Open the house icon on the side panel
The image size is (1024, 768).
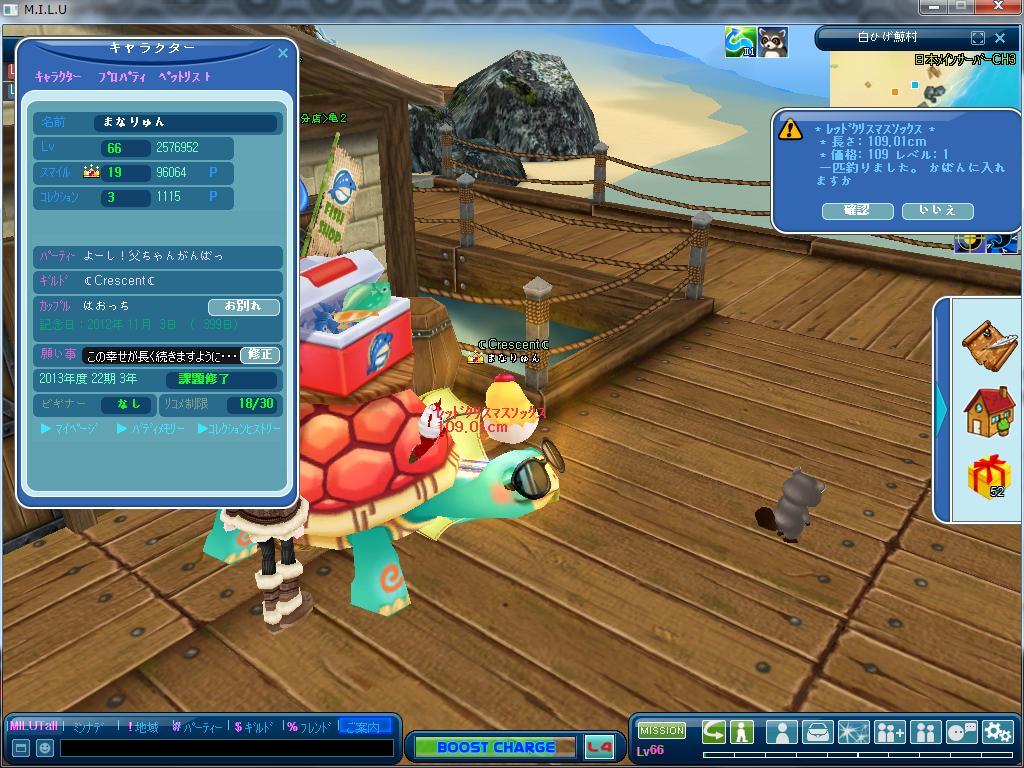click(x=988, y=411)
